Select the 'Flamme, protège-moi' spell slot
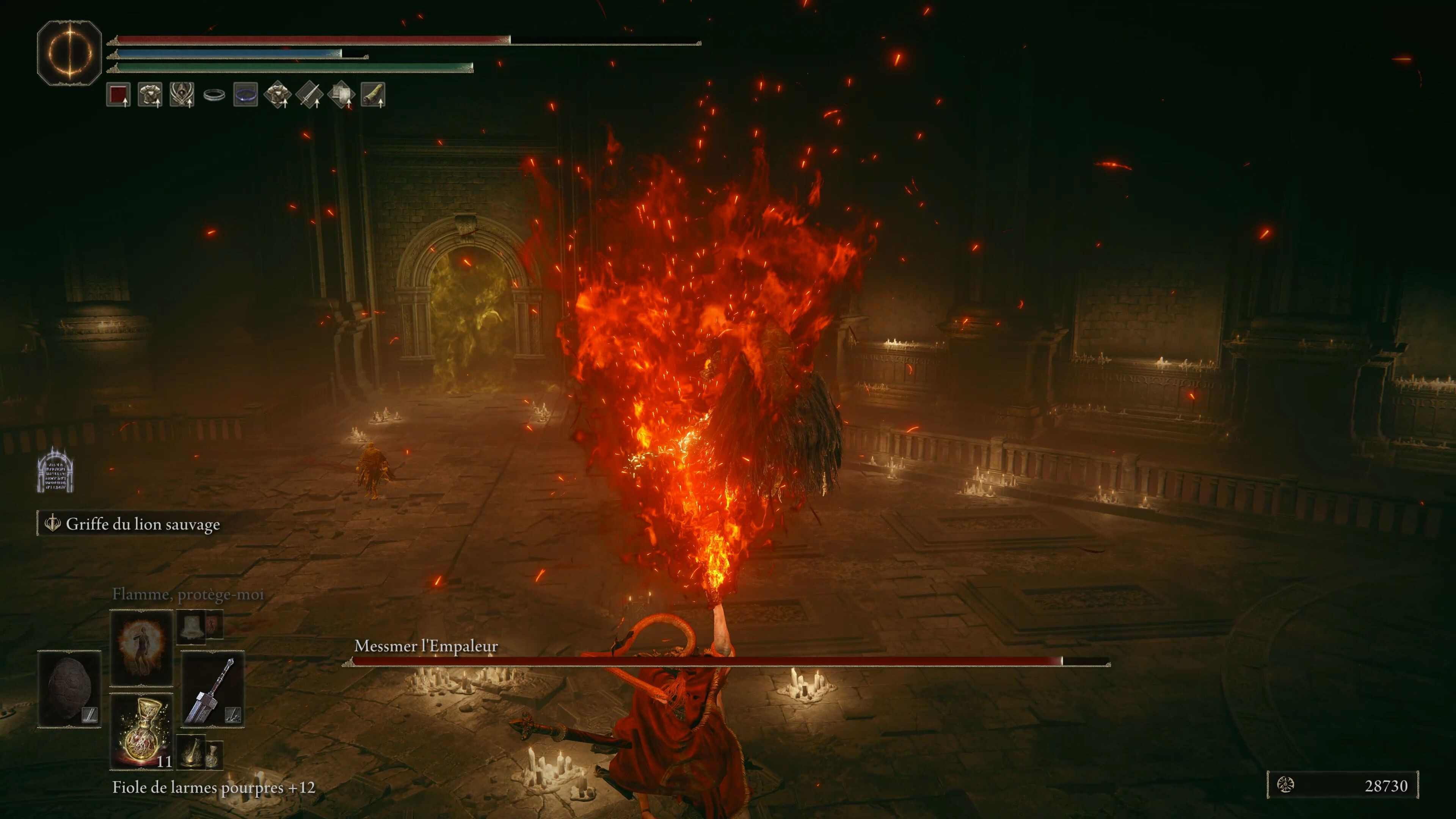This screenshot has height=819, width=1456. coord(141,646)
